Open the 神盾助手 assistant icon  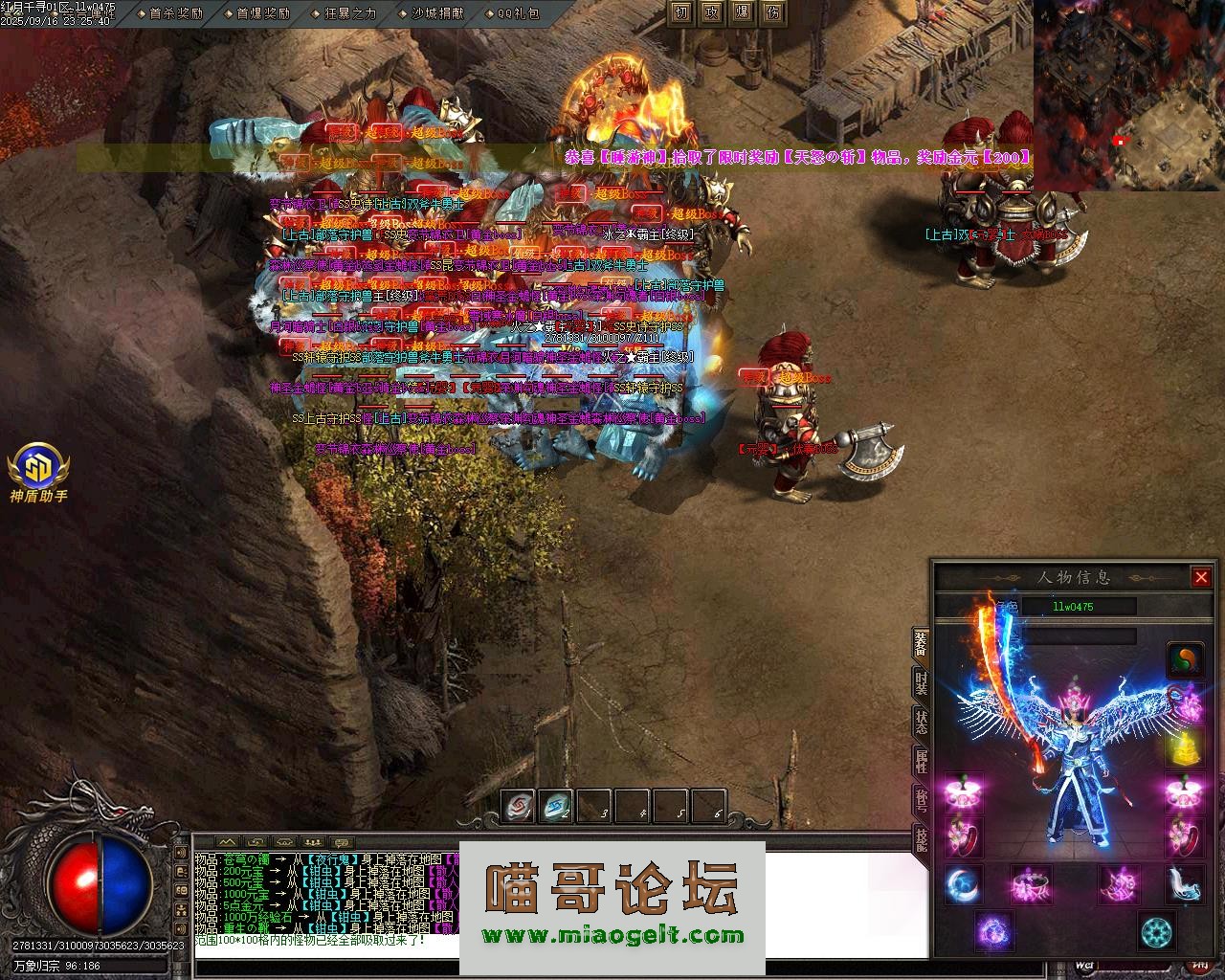[x=38, y=469]
